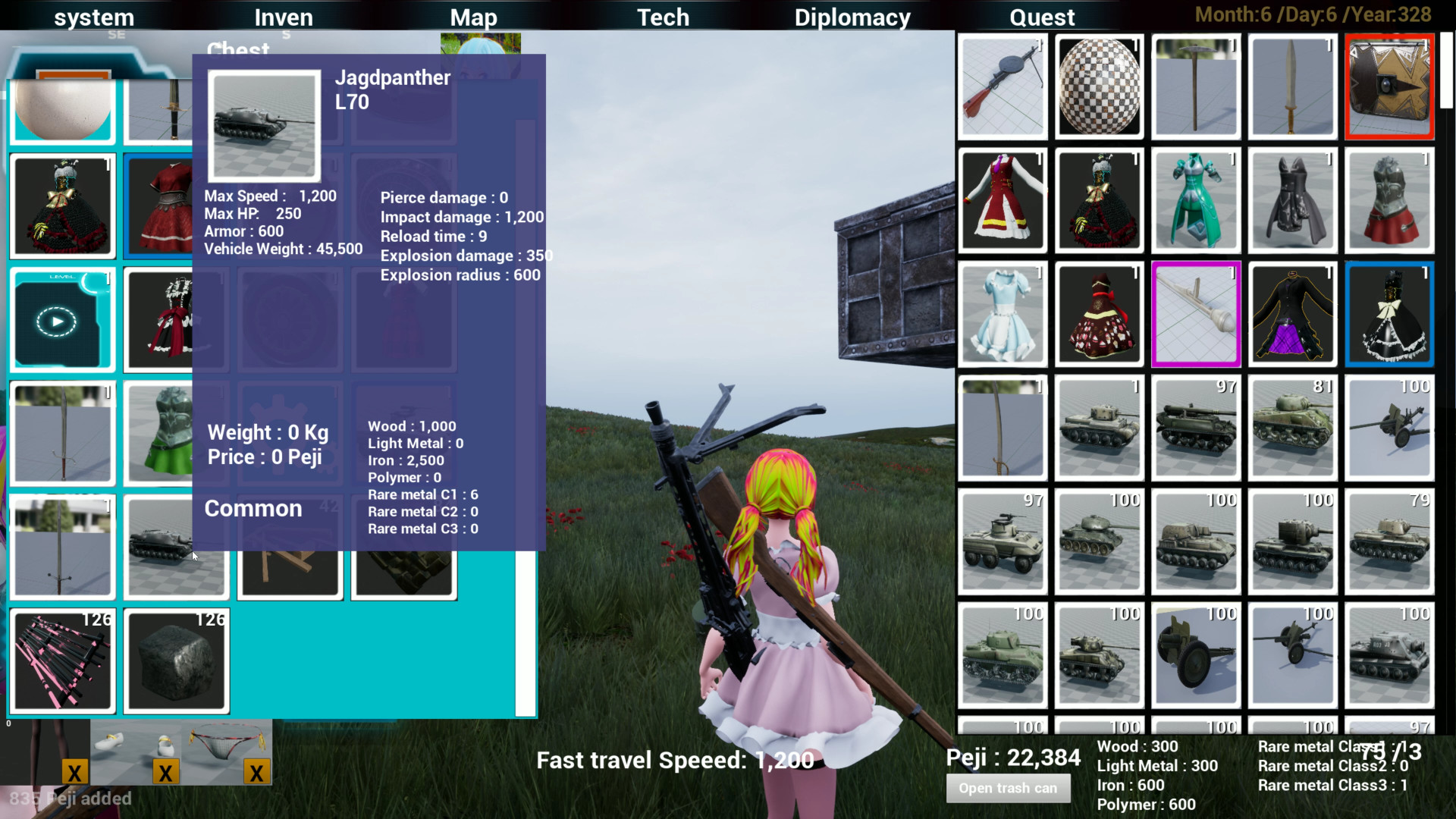This screenshot has width=1456, height=819.
Task: Open the red-highlighted golden chest item
Action: click(1390, 86)
